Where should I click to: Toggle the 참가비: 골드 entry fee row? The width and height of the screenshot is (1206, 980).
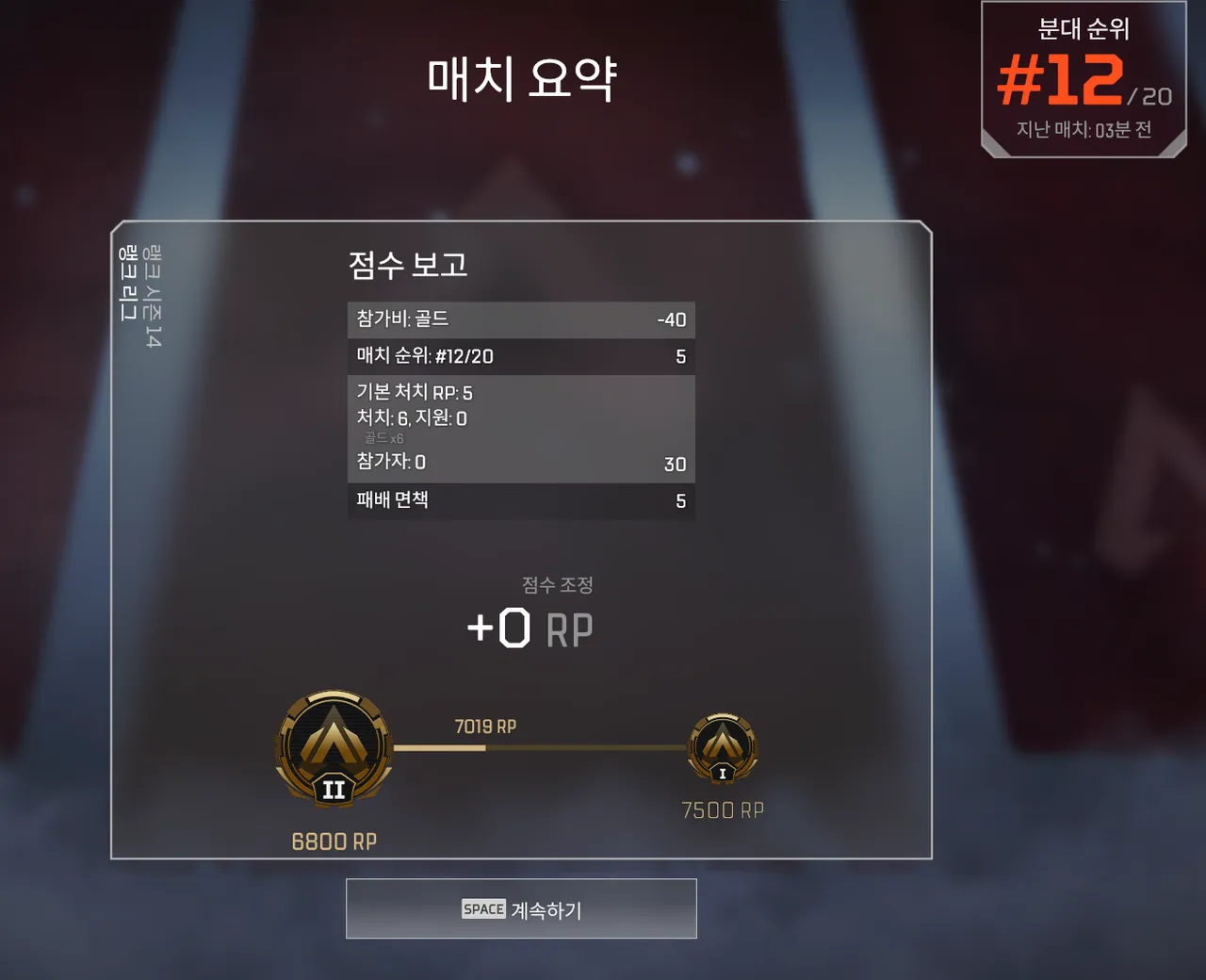(x=521, y=319)
